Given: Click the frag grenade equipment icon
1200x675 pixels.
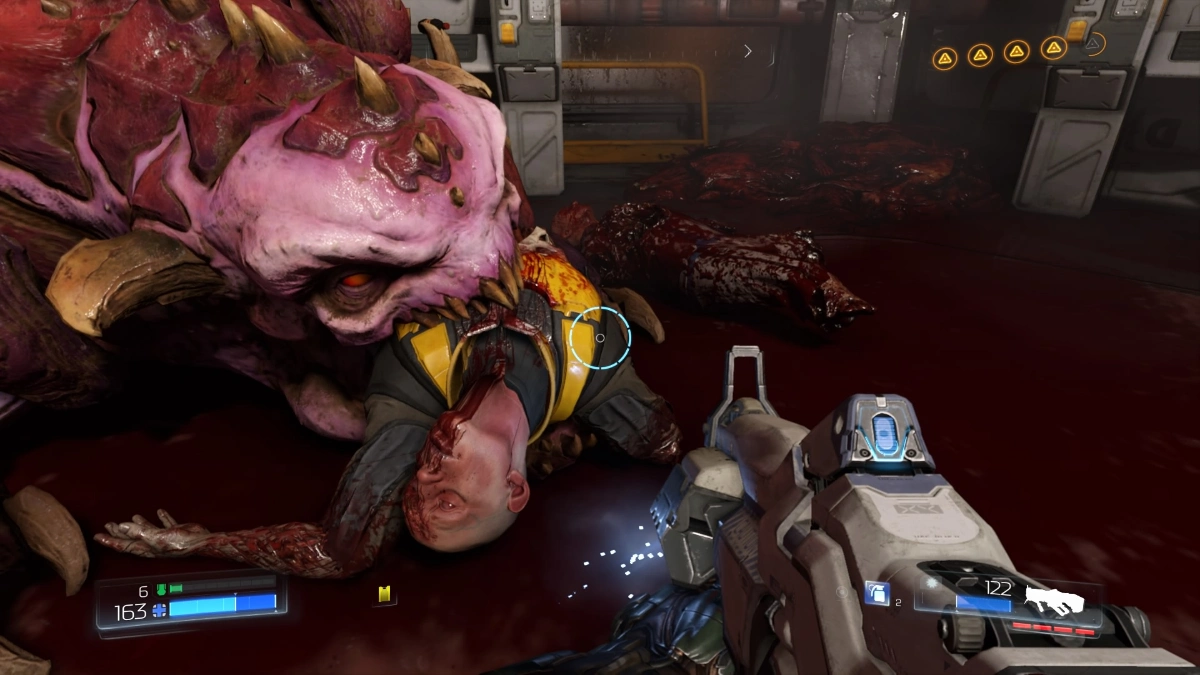Looking at the screenshot, I should [x=877, y=593].
